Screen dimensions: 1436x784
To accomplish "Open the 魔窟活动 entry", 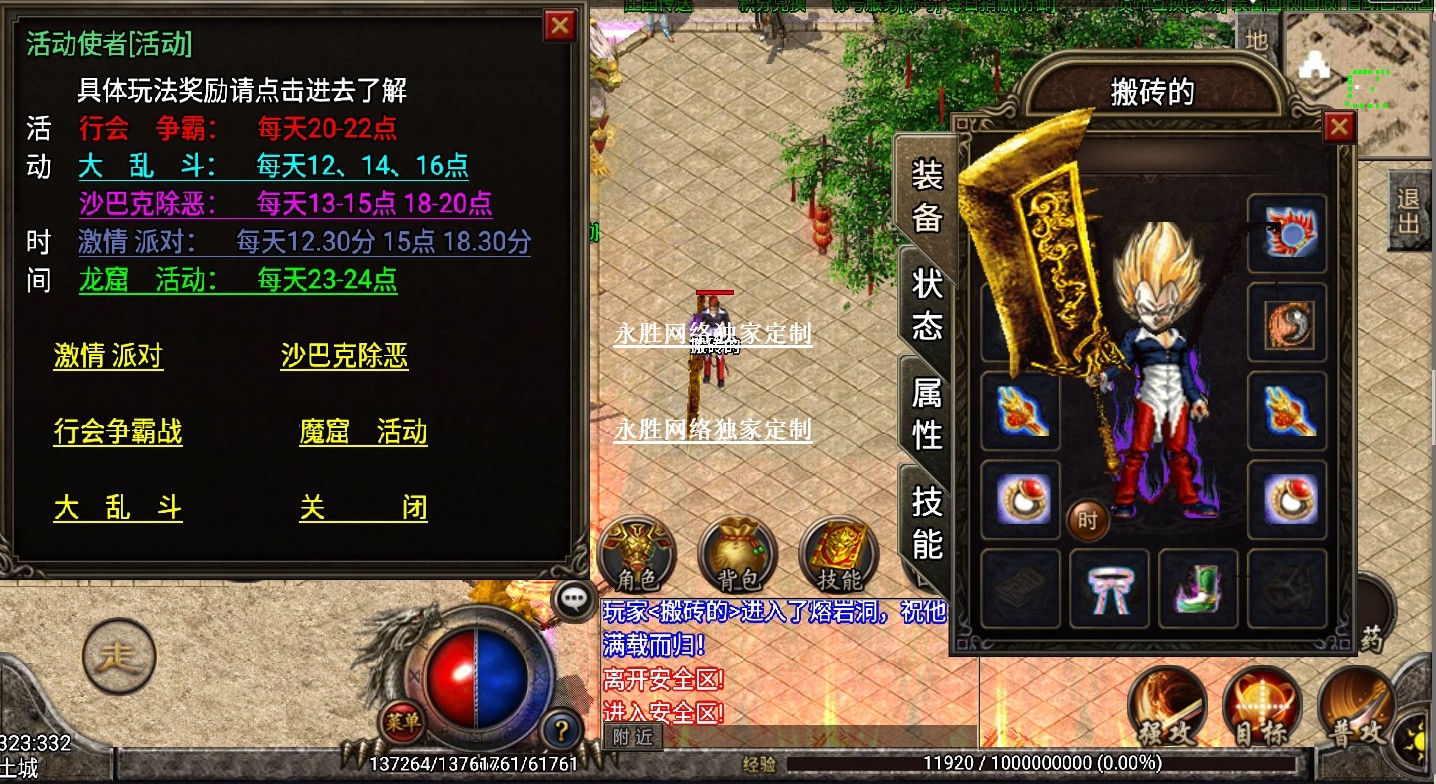I will (x=363, y=432).
